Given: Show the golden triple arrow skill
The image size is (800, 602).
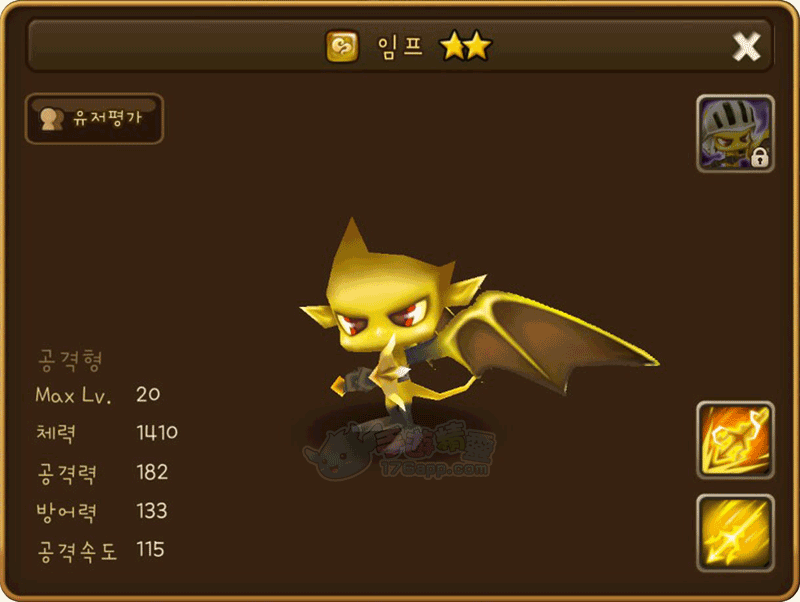Looking at the screenshot, I should click(735, 532).
